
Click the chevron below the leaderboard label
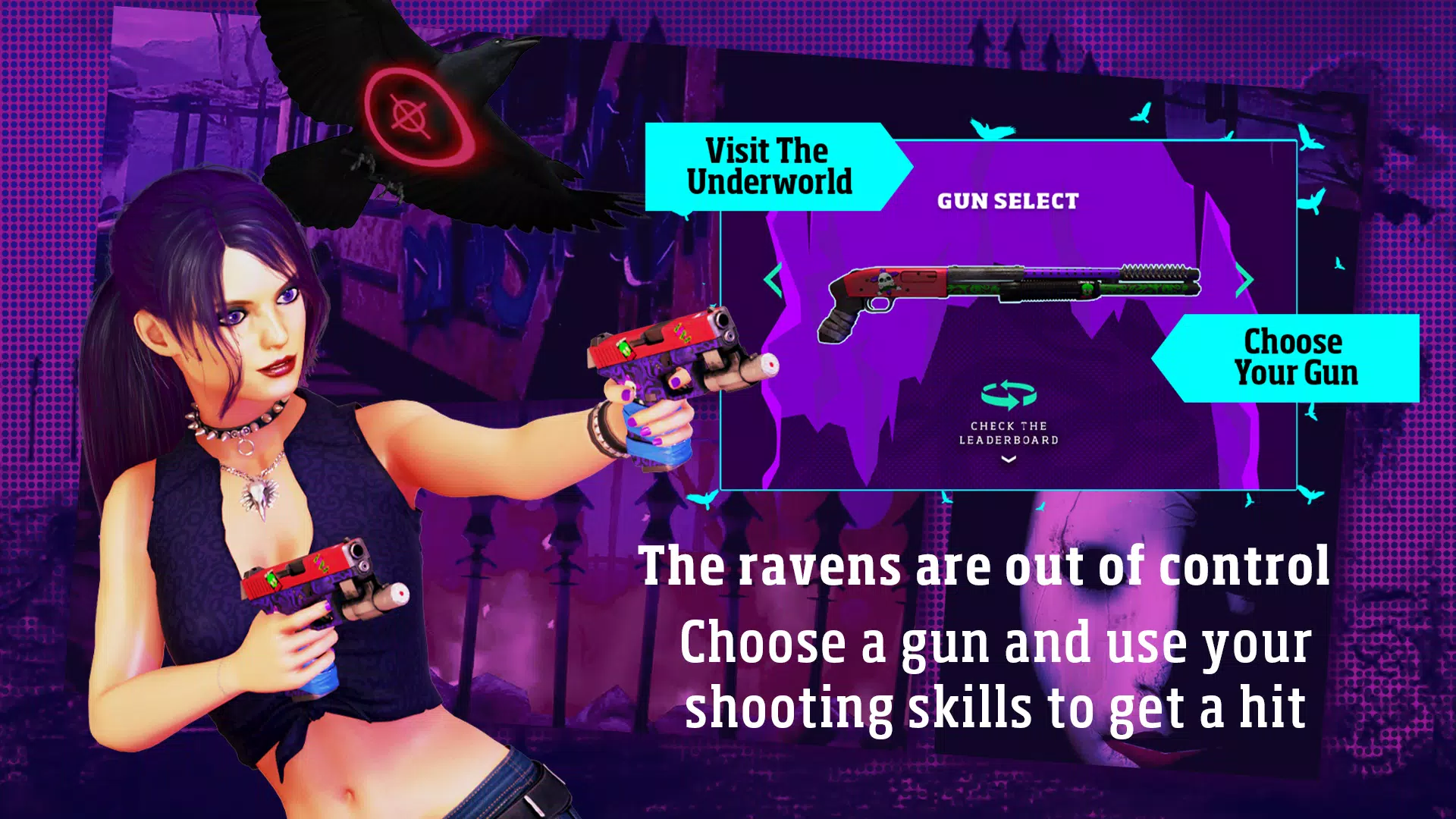1009,459
